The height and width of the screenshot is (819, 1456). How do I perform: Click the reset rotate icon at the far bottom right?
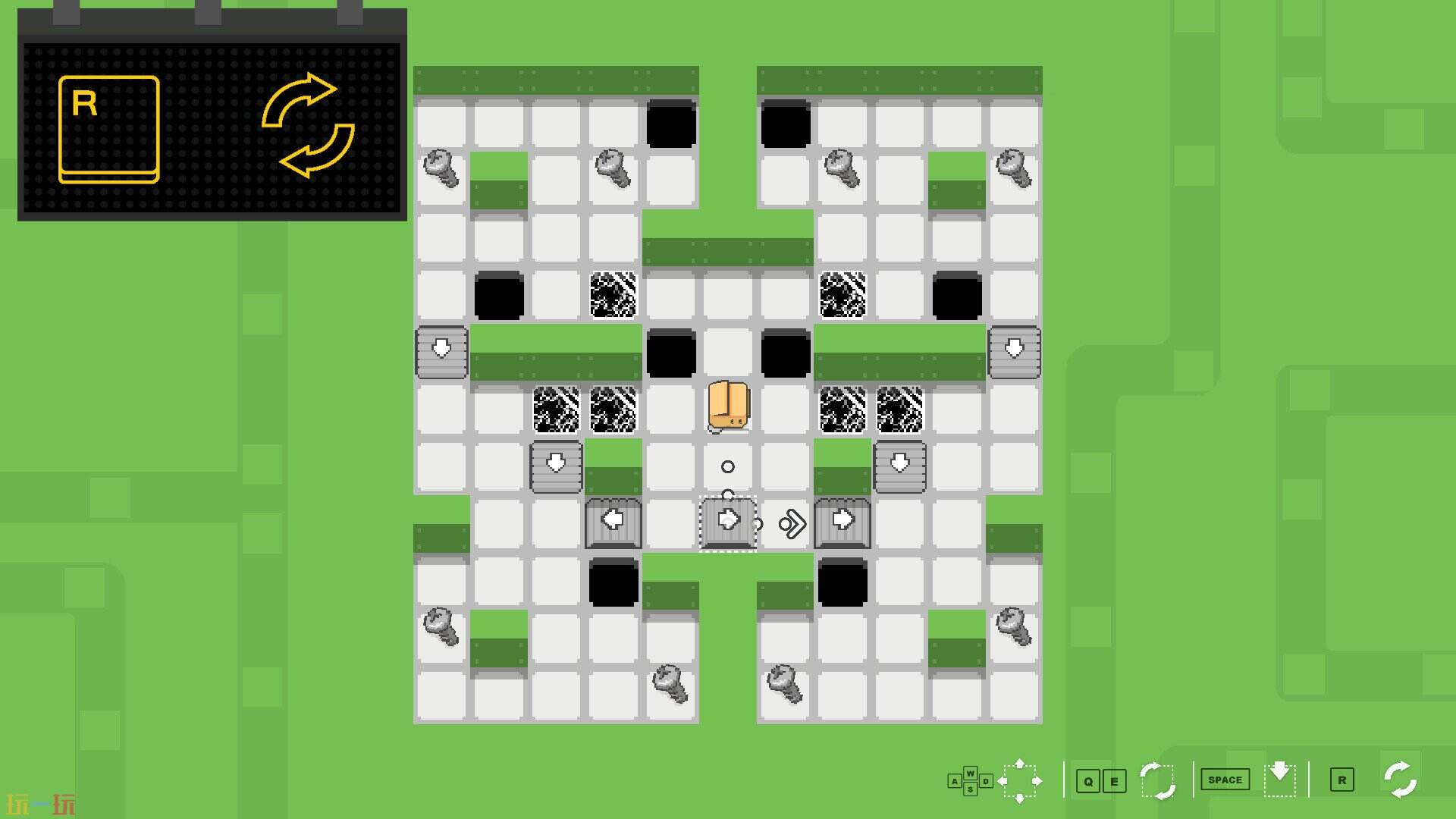(x=1401, y=778)
